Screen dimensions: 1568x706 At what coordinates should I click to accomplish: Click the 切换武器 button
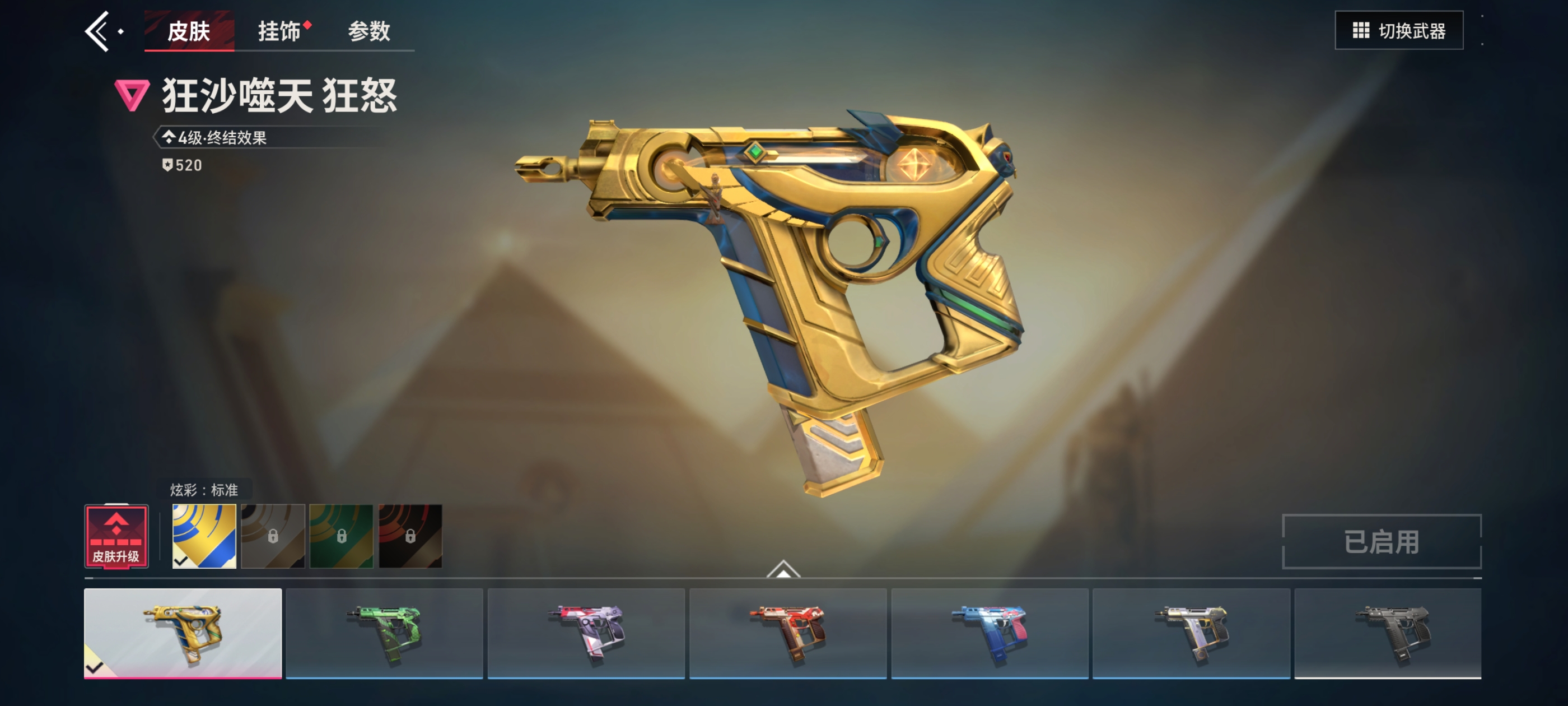[x=1398, y=30]
